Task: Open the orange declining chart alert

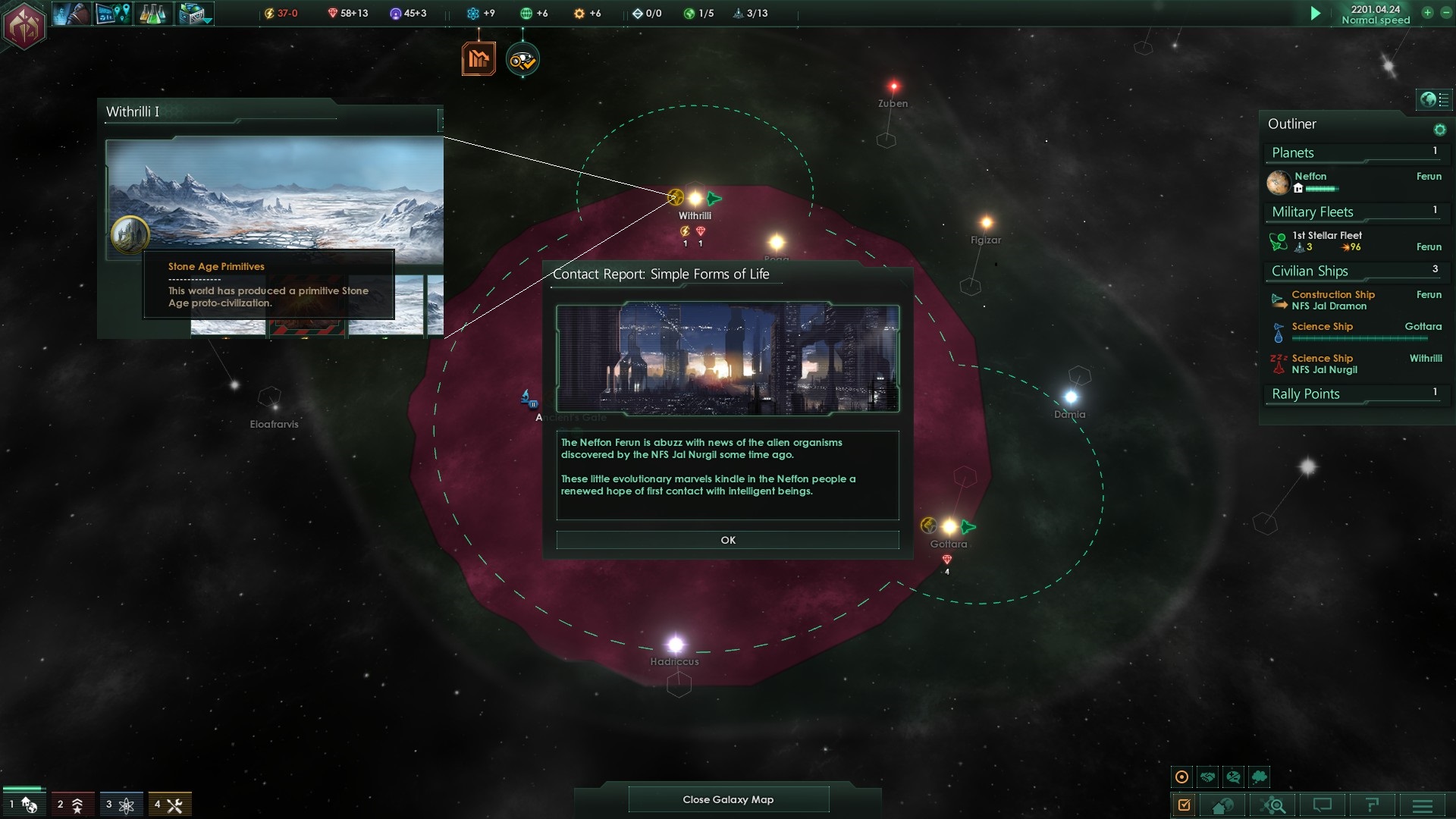Action: tap(479, 59)
